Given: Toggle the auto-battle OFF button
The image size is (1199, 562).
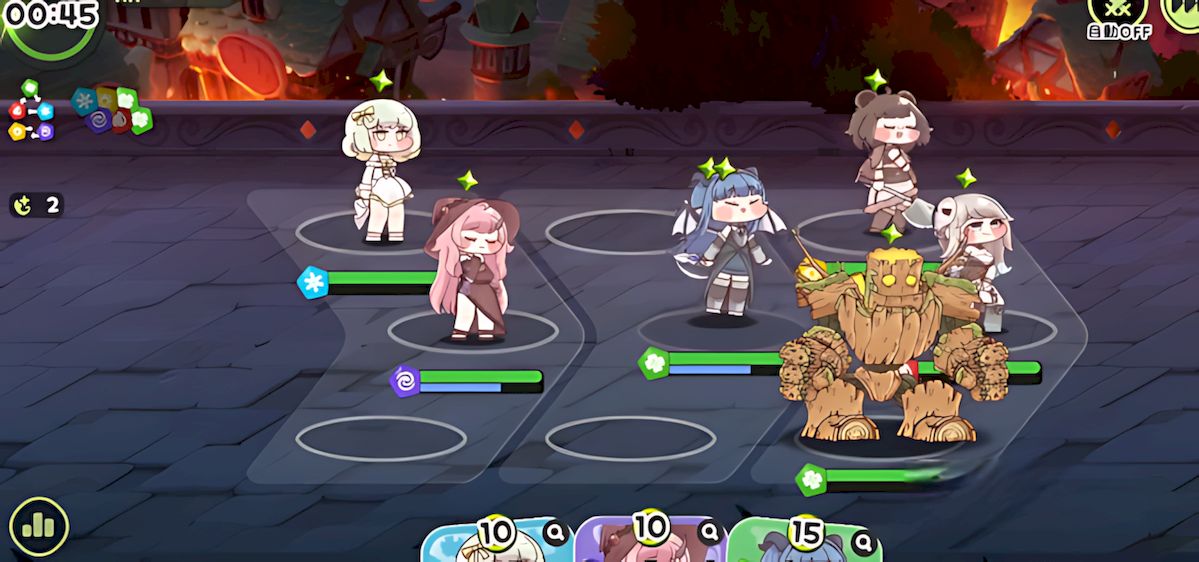Looking at the screenshot, I should (x=1118, y=15).
